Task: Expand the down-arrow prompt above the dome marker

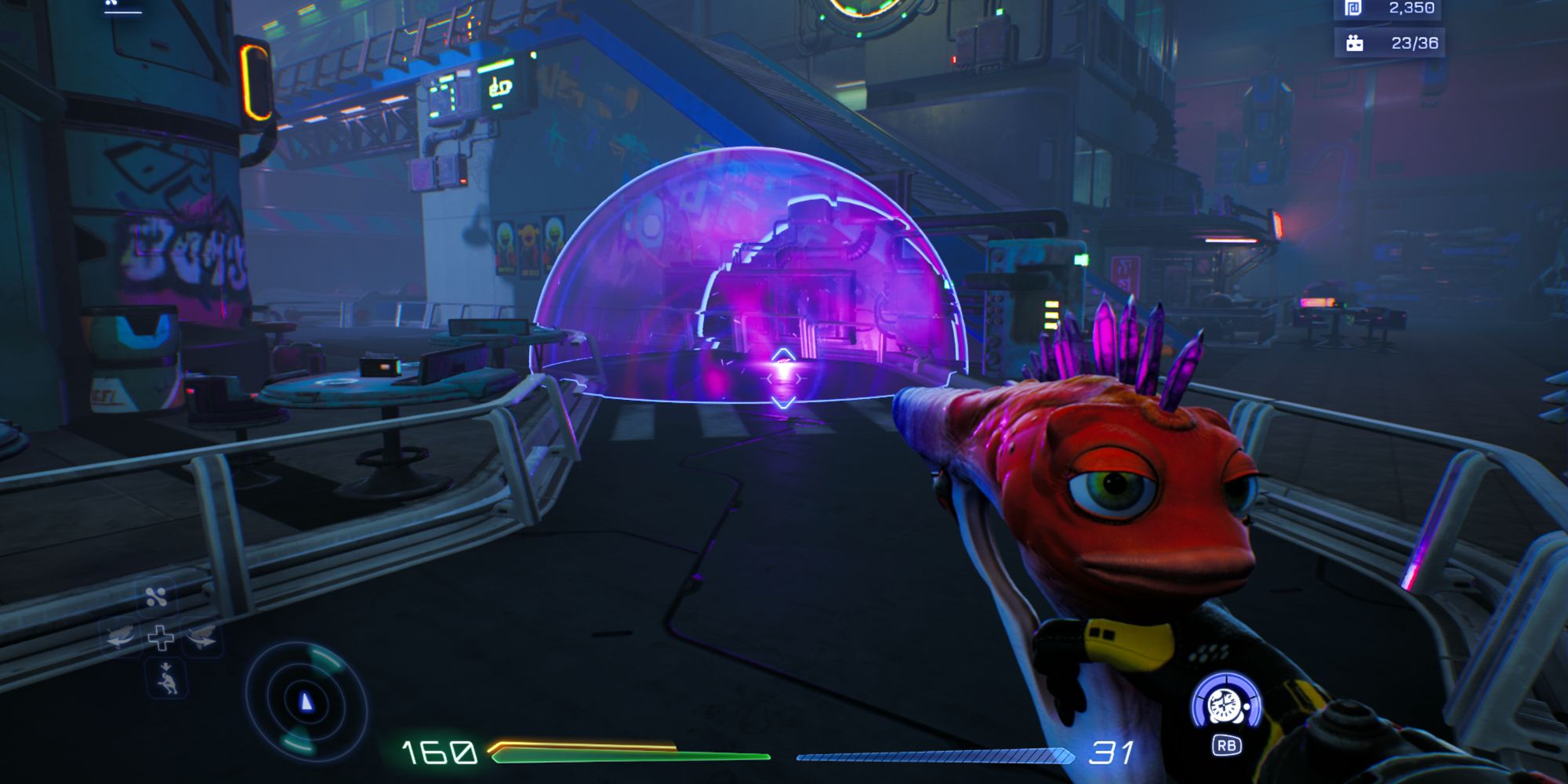Action: point(782,352)
